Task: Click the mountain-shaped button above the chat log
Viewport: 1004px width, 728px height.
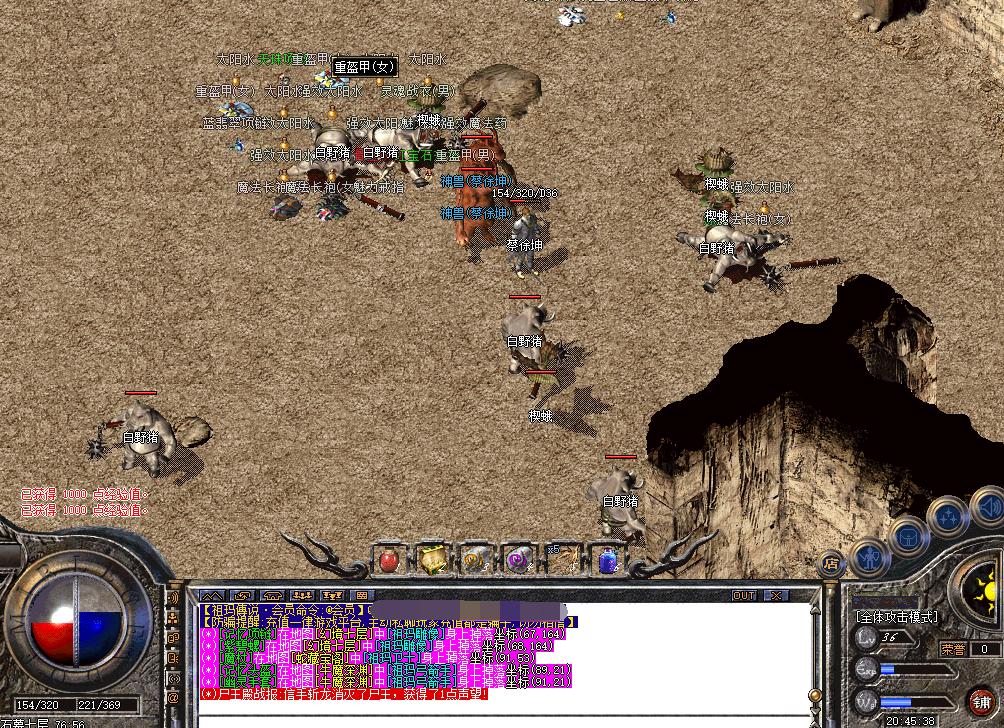Action: coord(212,596)
